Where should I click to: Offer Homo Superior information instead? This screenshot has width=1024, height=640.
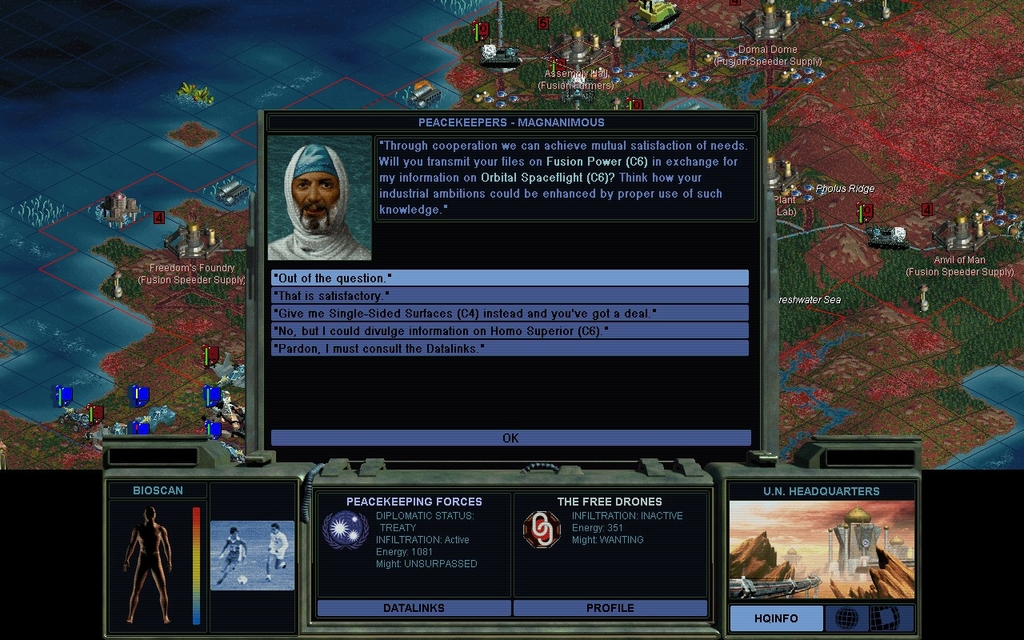tap(510, 331)
